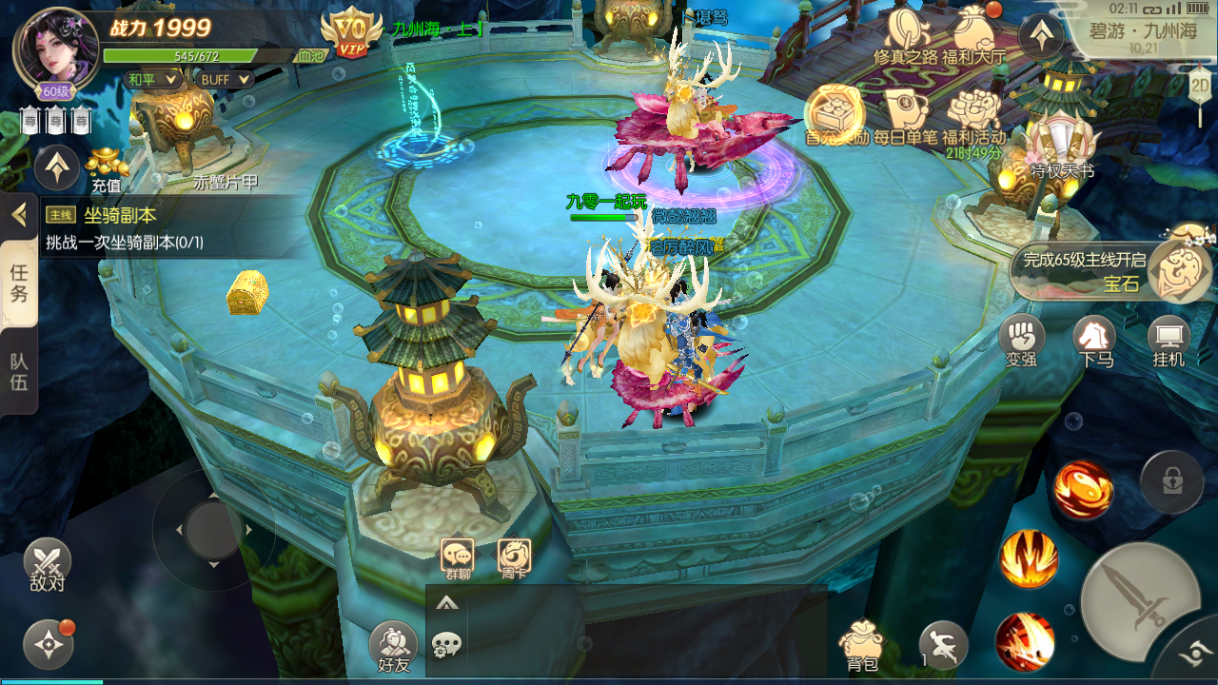Switch to the 任务 tab
This screenshot has width=1218, height=685.
(x=19, y=283)
